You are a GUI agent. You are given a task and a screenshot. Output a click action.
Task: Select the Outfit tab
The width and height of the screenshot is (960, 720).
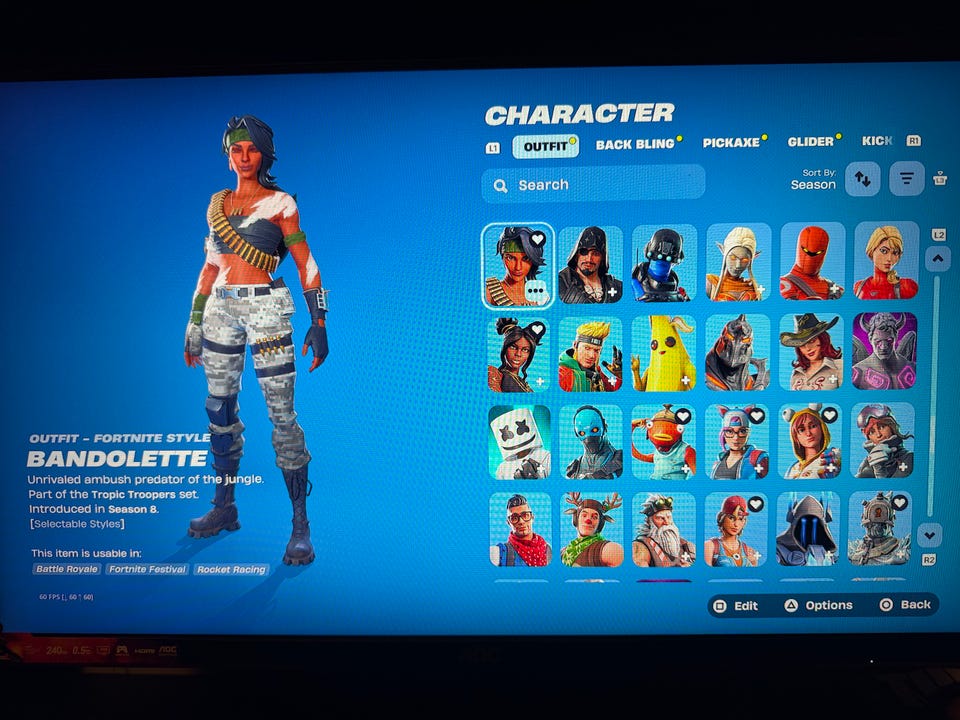(x=546, y=146)
